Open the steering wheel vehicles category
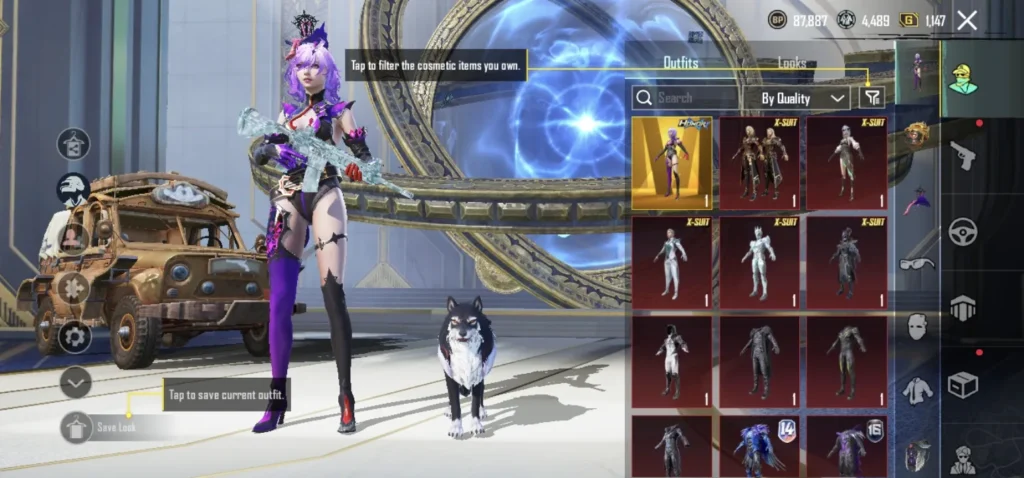This screenshot has height=478, width=1024. pyautogui.click(x=963, y=232)
